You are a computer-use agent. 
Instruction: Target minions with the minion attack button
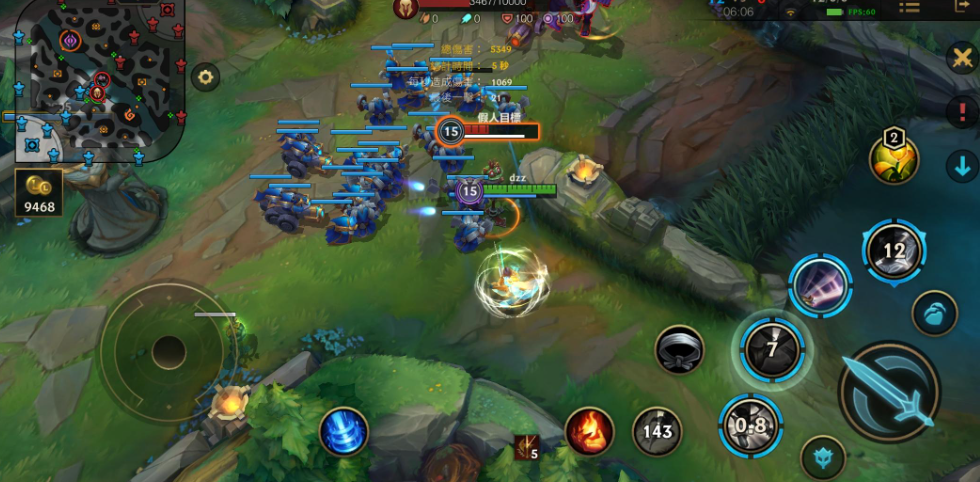934,313
